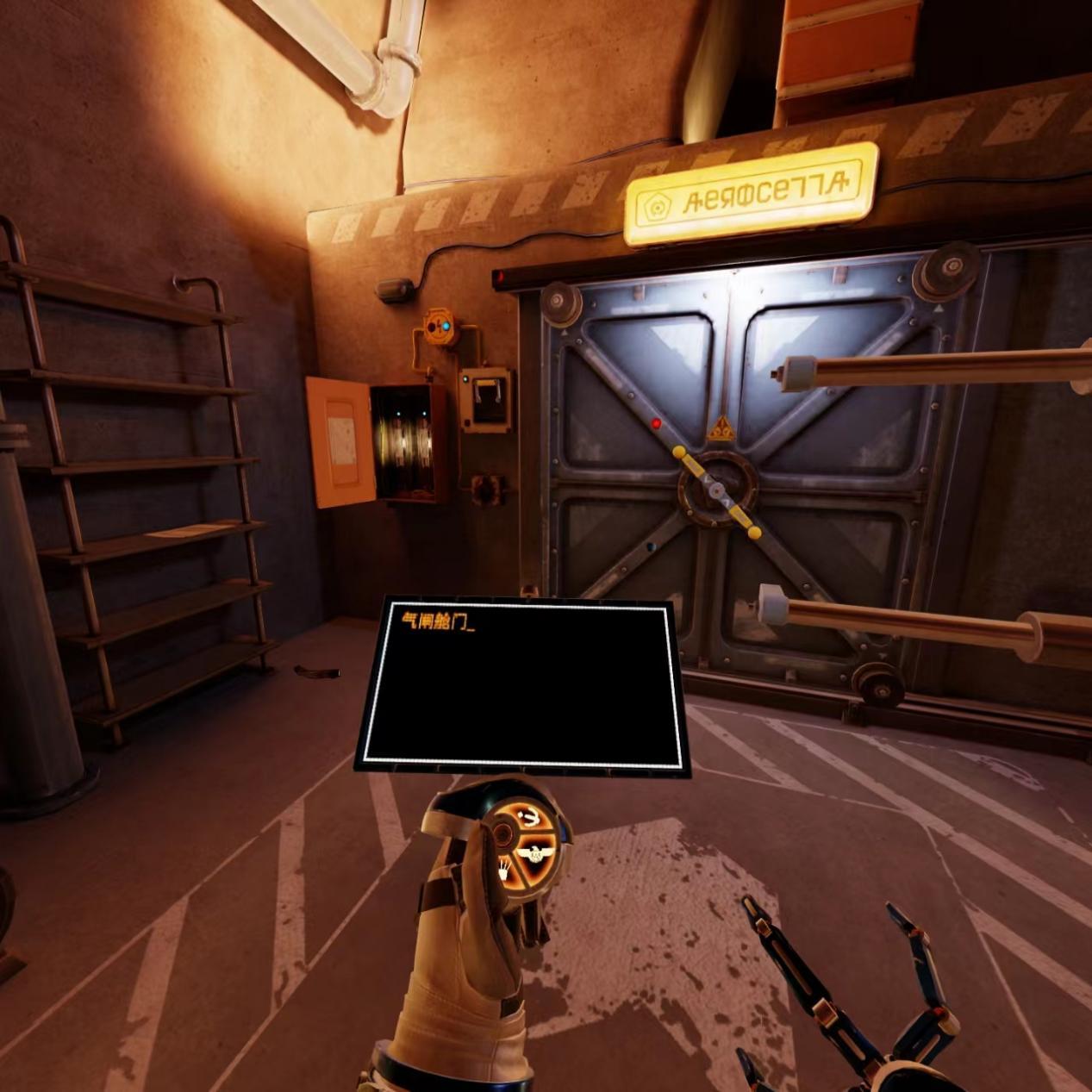Viewport: 1092px width, 1092px height.
Task: Pick the top curved-symbol segment of the tool wheel
Action: (528, 818)
